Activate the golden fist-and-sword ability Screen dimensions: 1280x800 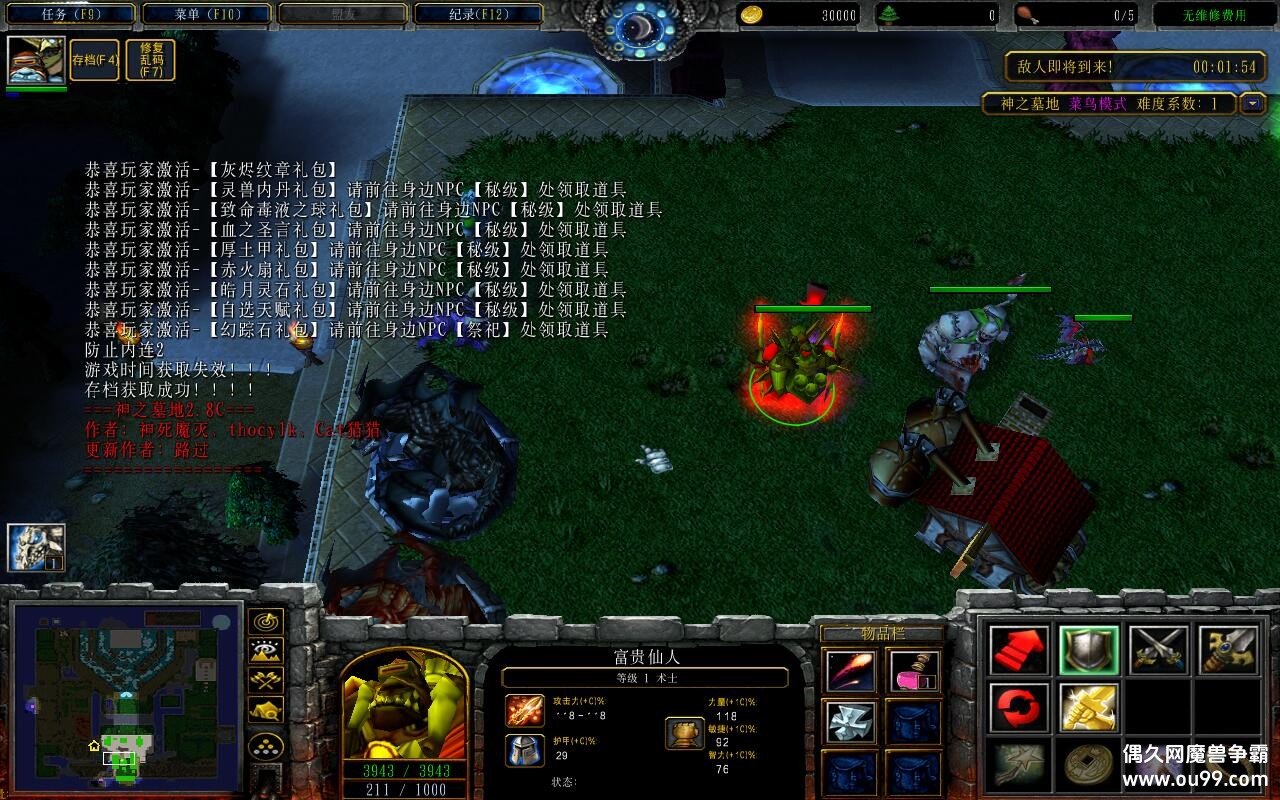(1089, 707)
